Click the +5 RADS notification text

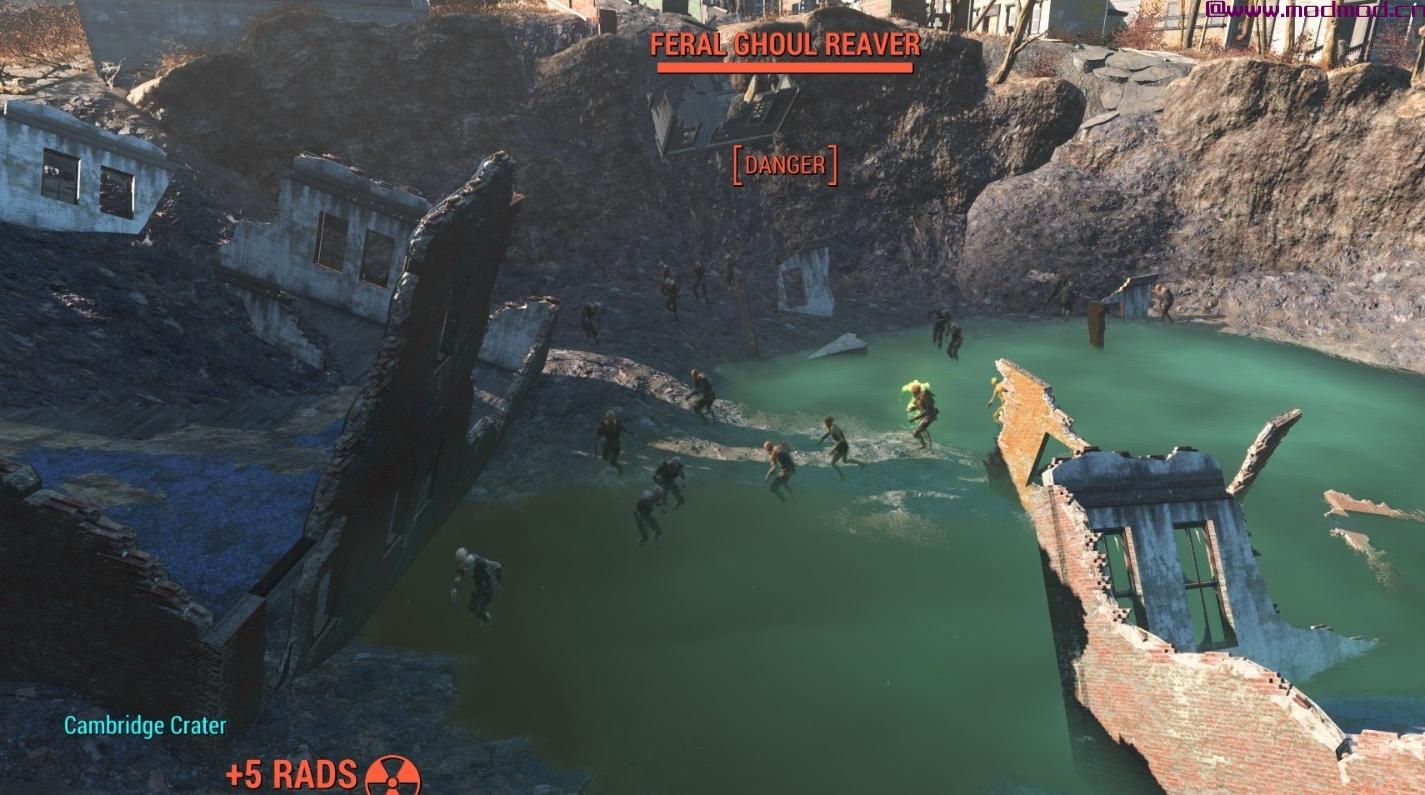[290, 773]
